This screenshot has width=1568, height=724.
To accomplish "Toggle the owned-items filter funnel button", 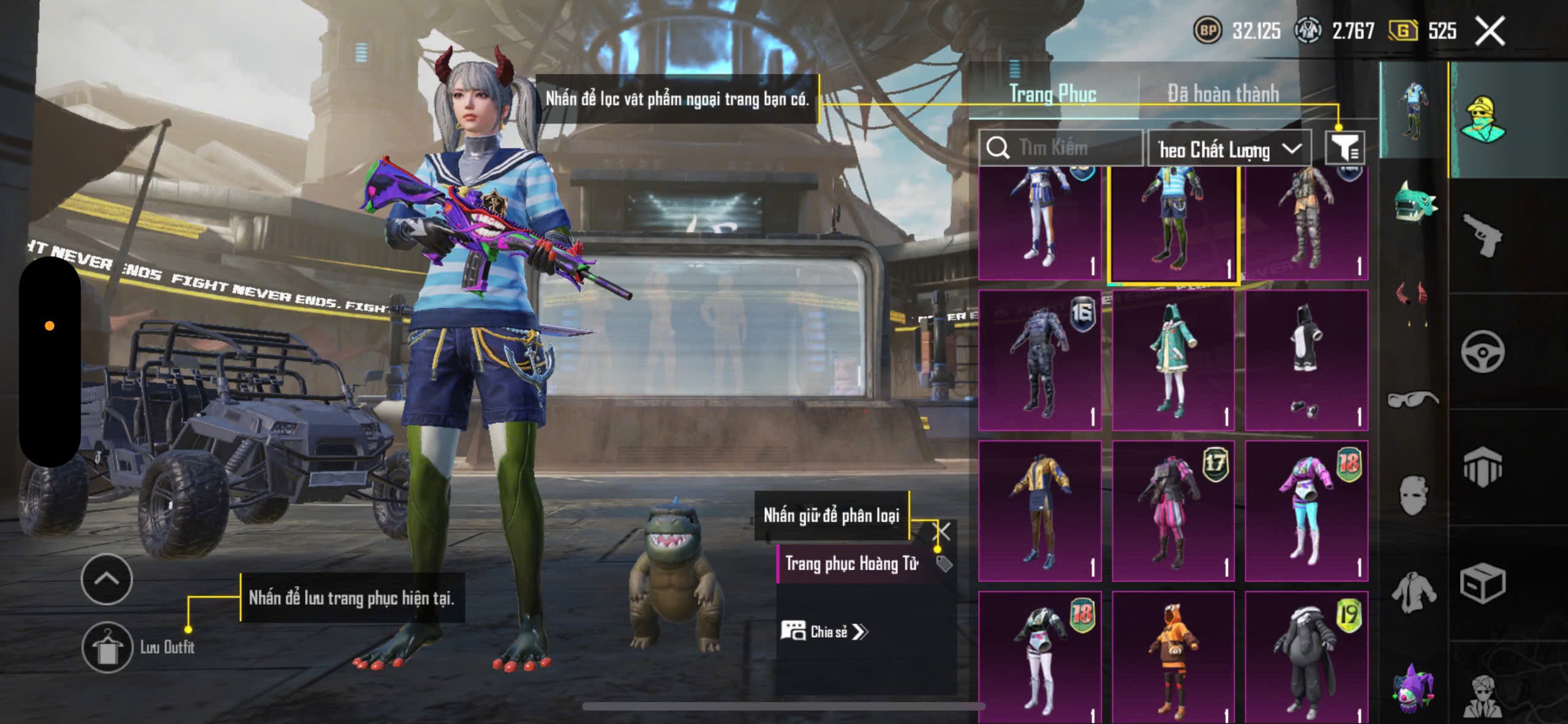I will click(1345, 148).
